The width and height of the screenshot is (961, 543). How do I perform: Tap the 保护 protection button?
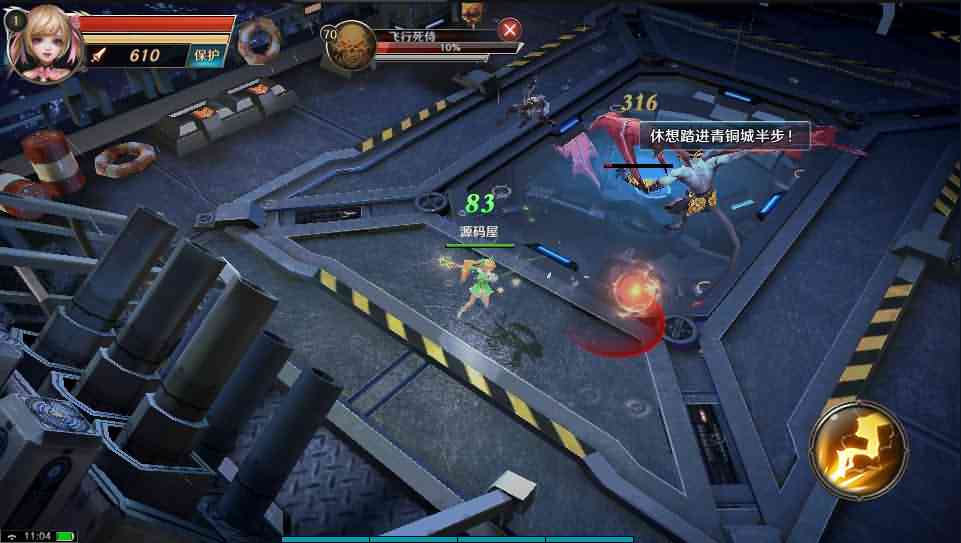(207, 56)
